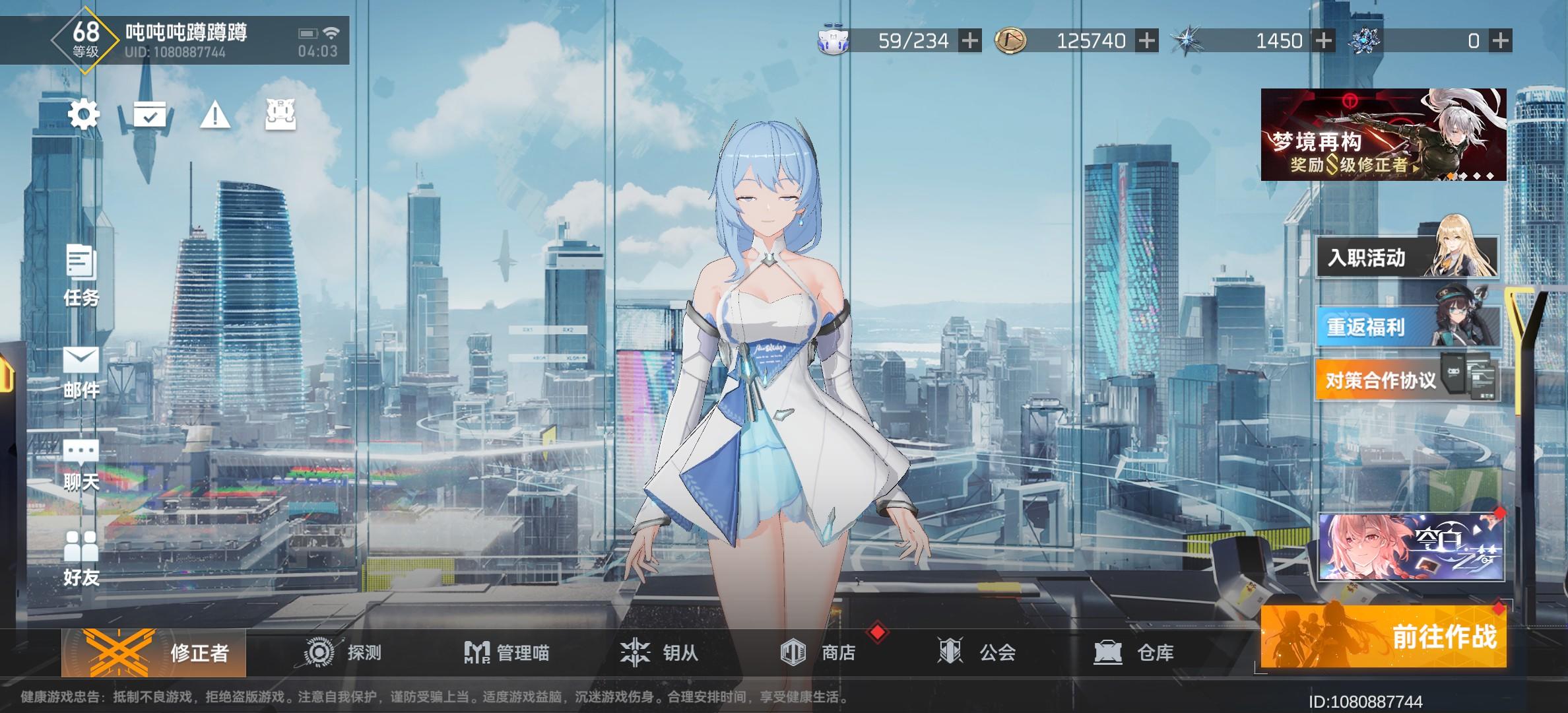This screenshot has height=713, width=1568.
Task: Select the 钥从 menu entry
Action: (x=662, y=654)
